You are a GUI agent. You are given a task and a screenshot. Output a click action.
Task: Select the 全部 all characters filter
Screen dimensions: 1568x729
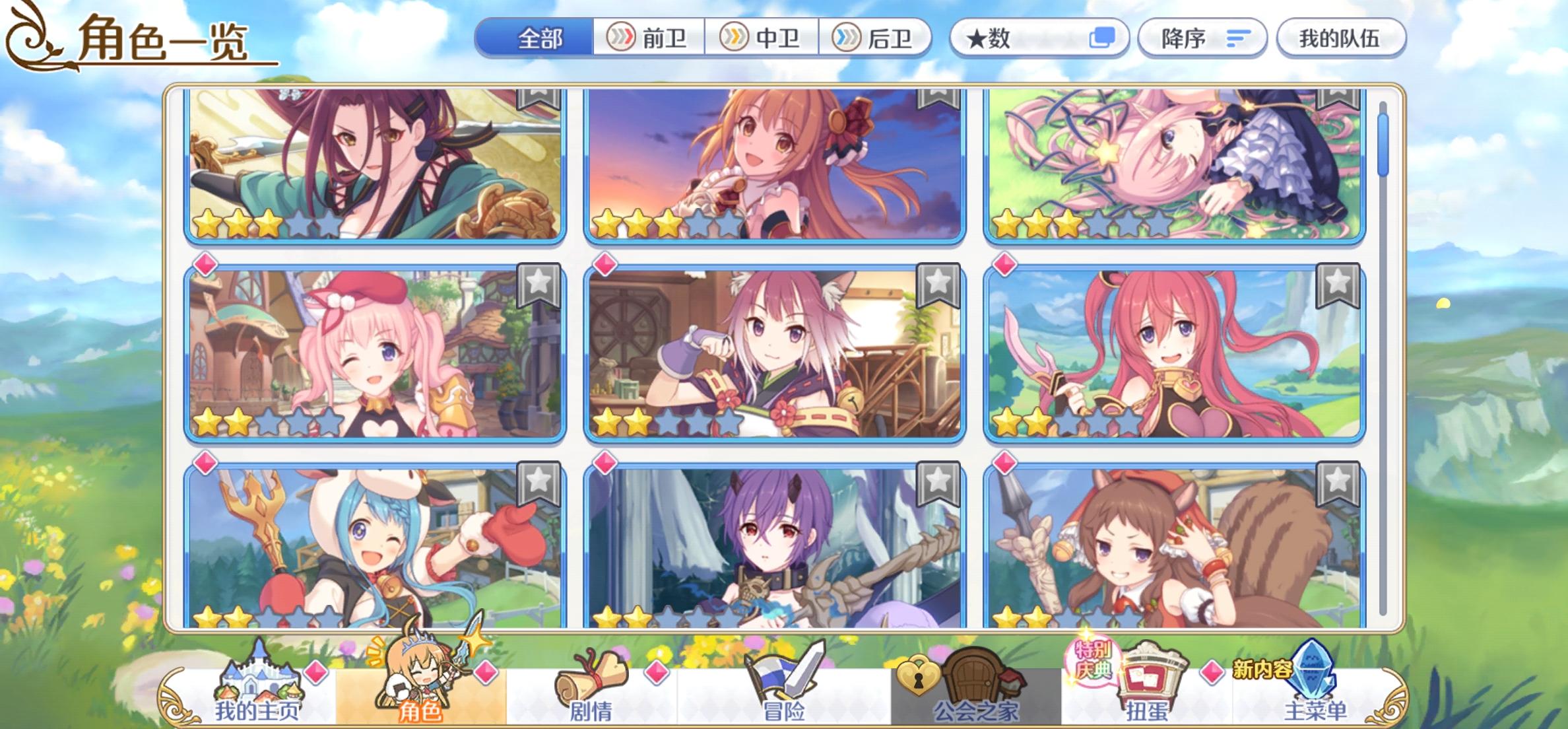tap(539, 38)
